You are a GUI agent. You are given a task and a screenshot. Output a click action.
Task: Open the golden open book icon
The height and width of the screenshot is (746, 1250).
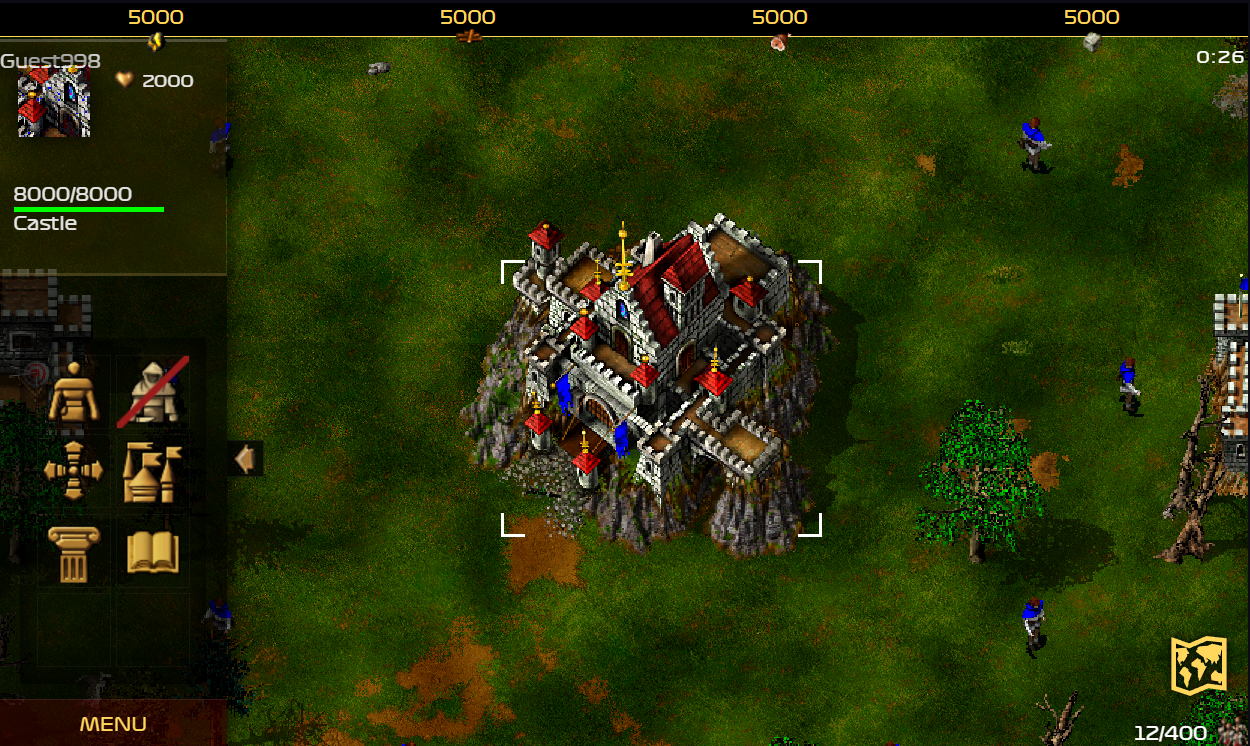point(153,553)
